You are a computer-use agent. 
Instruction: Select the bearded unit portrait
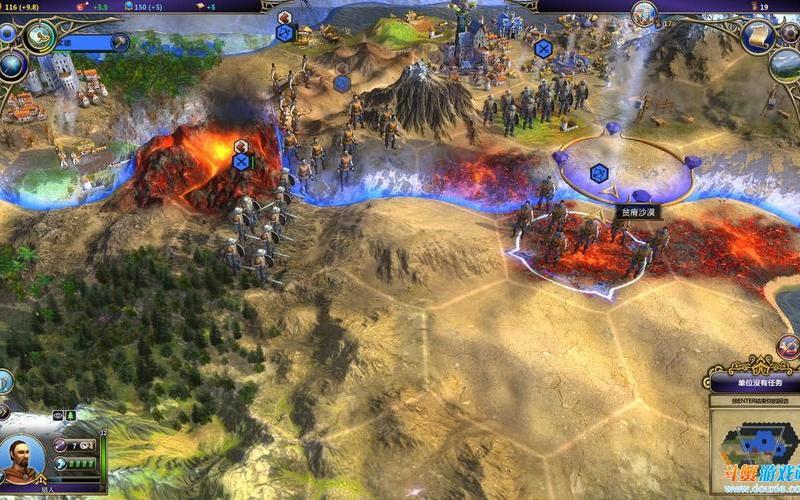pos(23,460)
